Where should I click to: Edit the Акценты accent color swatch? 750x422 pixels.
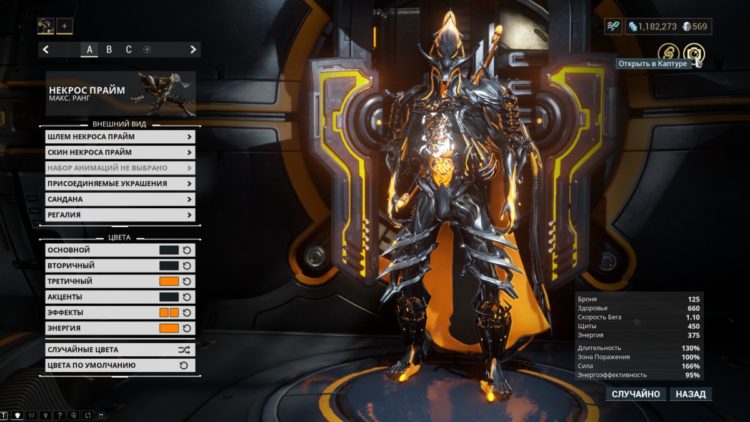[168, 297]
